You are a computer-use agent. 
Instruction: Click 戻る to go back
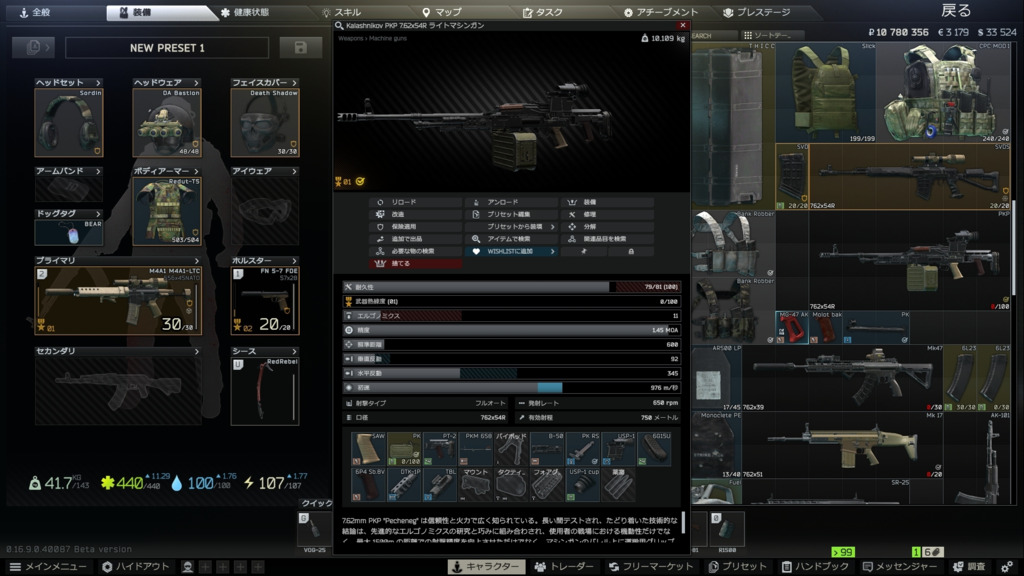[955, 11]
